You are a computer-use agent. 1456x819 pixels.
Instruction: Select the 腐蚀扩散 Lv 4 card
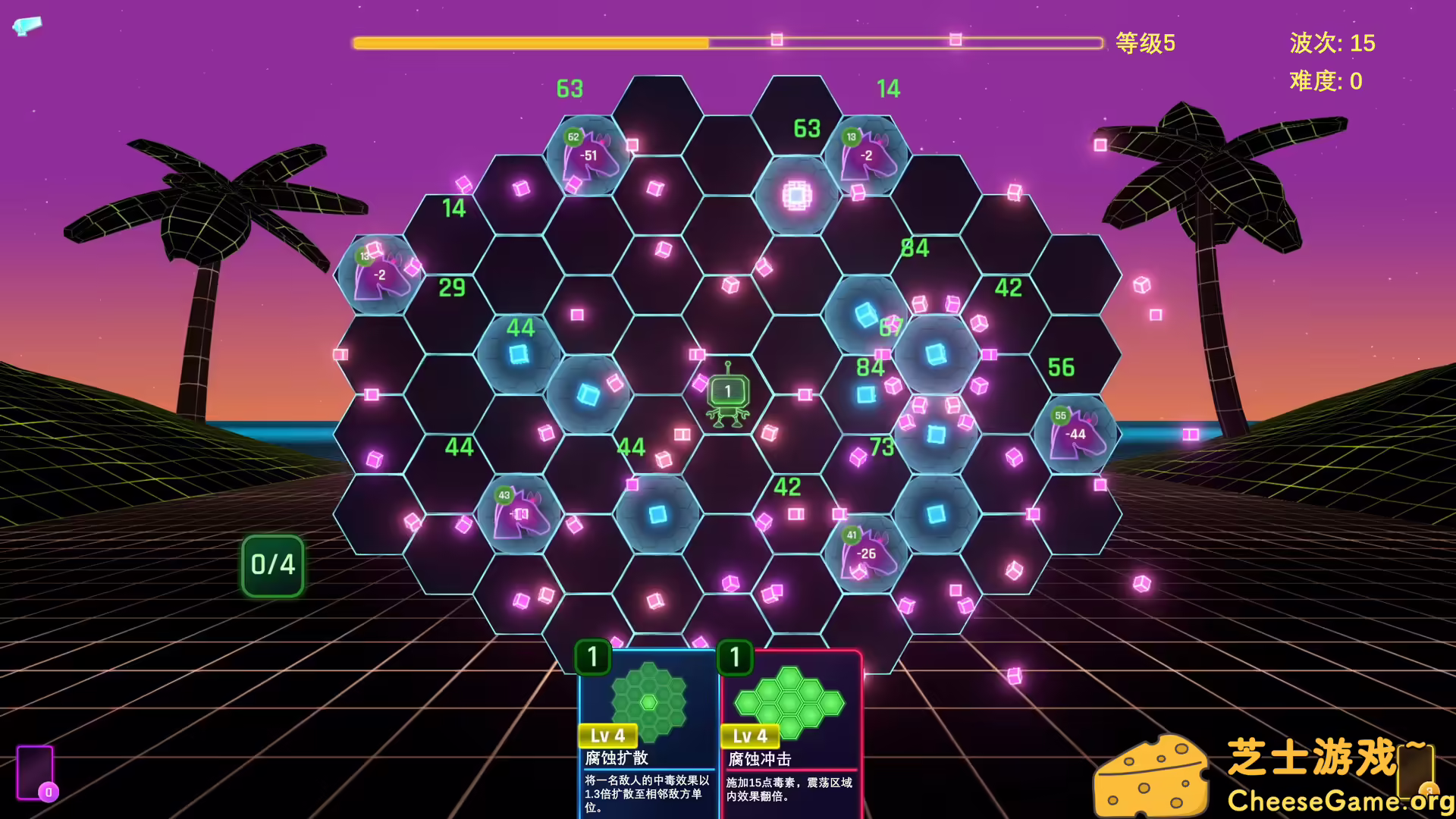(648, 728)
